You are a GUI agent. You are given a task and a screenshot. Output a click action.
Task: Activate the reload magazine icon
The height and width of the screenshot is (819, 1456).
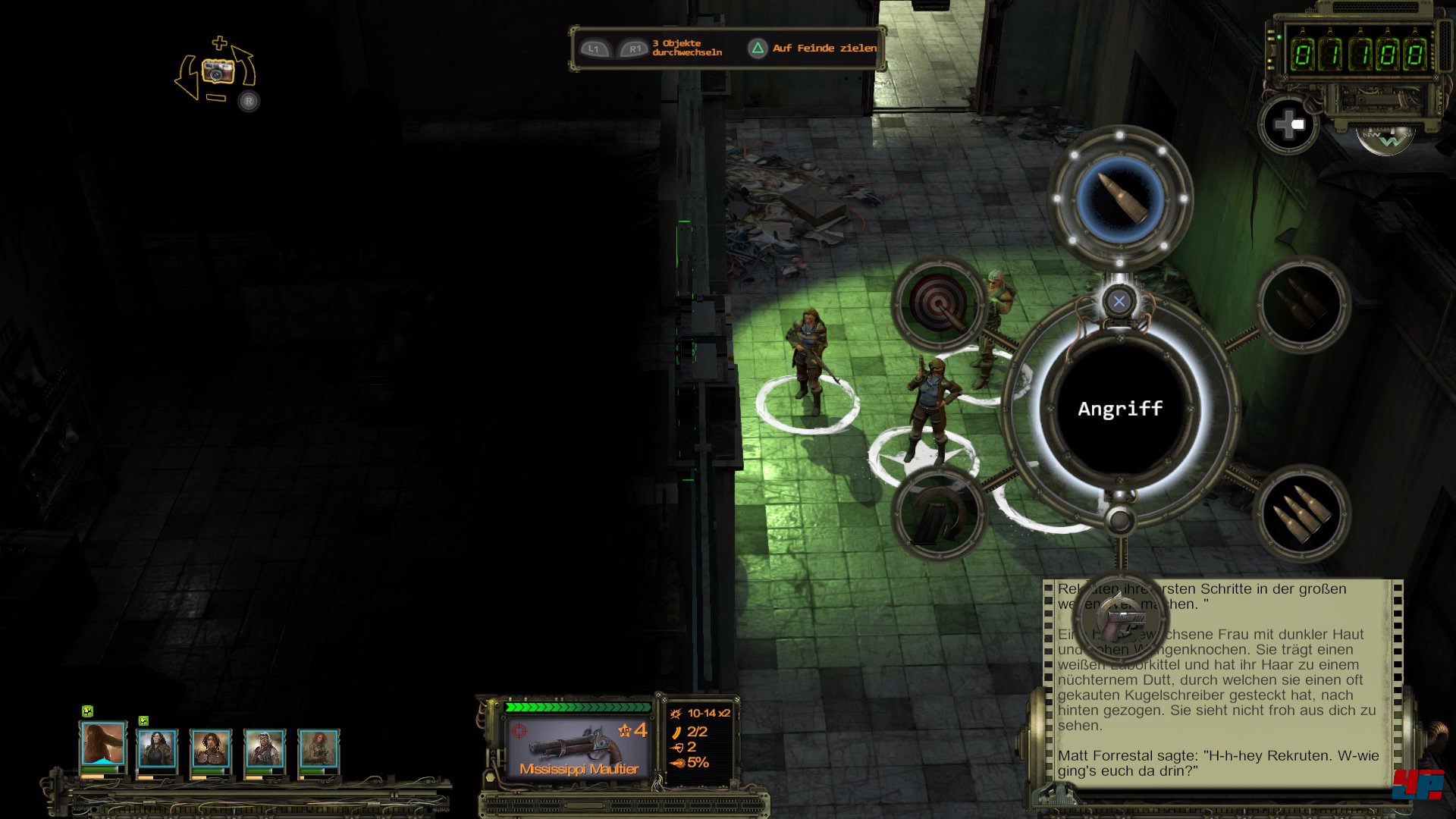click(939, 515)
